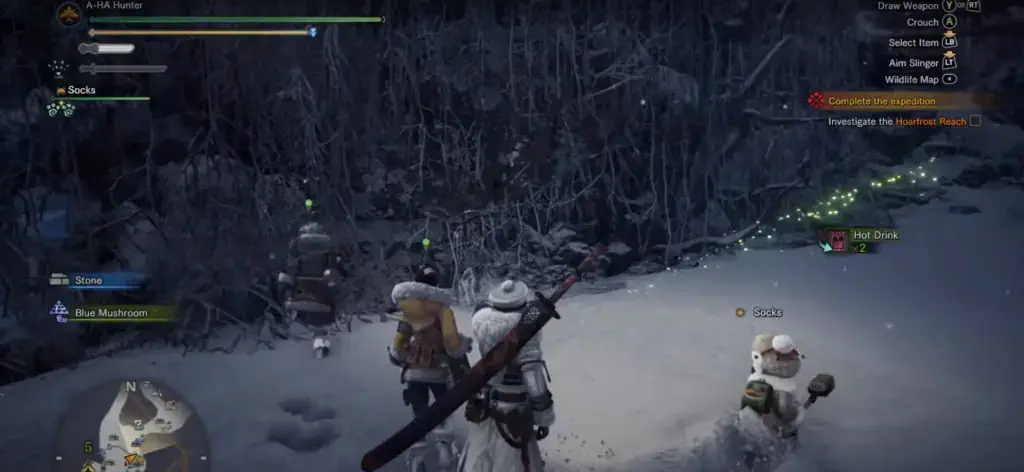This screenshot has width=1024, height=472.
Task: Click the Stone slinger ammo entry
Action: pos(88,281)
